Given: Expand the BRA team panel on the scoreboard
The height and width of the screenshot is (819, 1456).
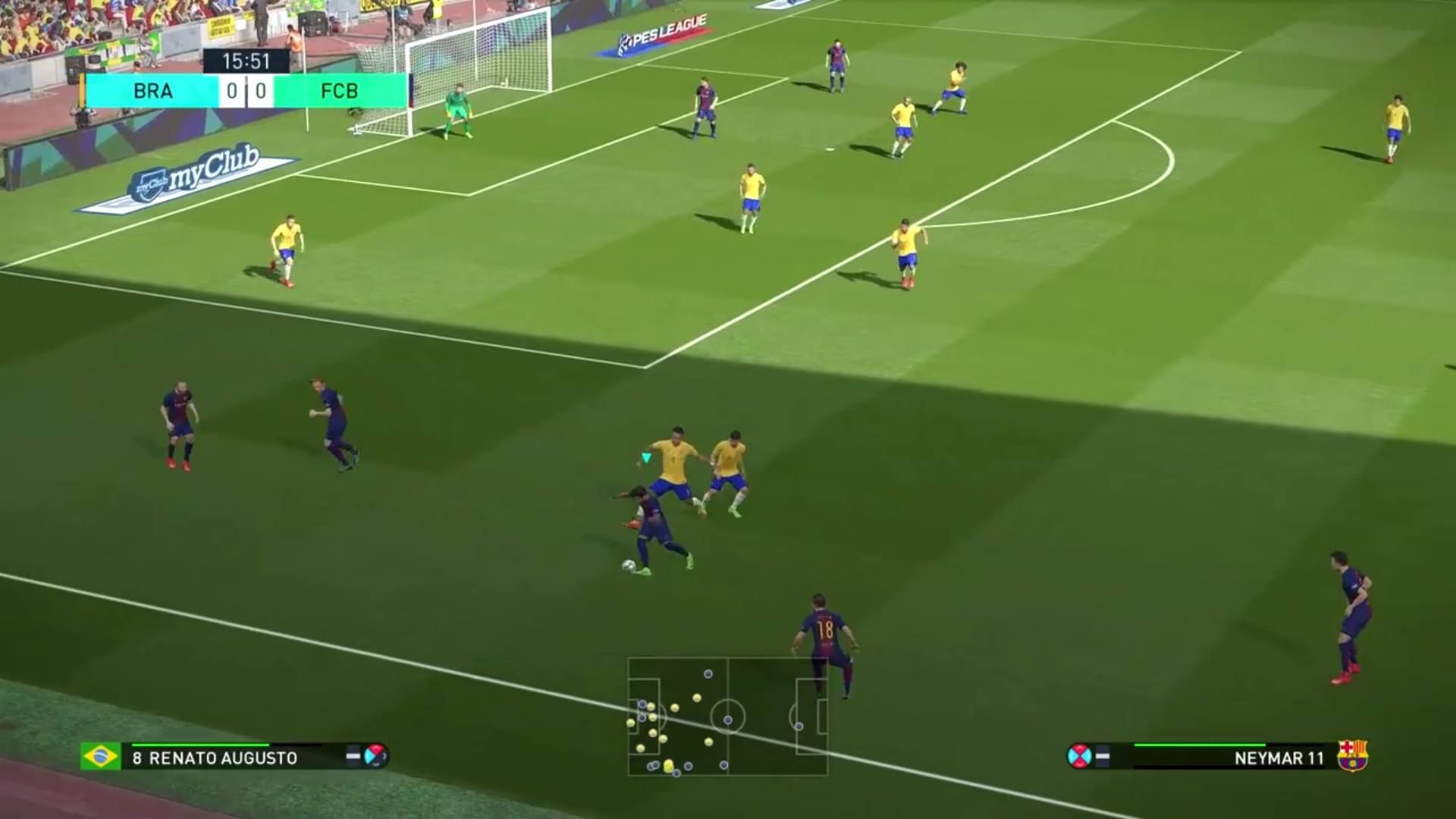Looking at the screenshot, I should [x=152, y=93].
